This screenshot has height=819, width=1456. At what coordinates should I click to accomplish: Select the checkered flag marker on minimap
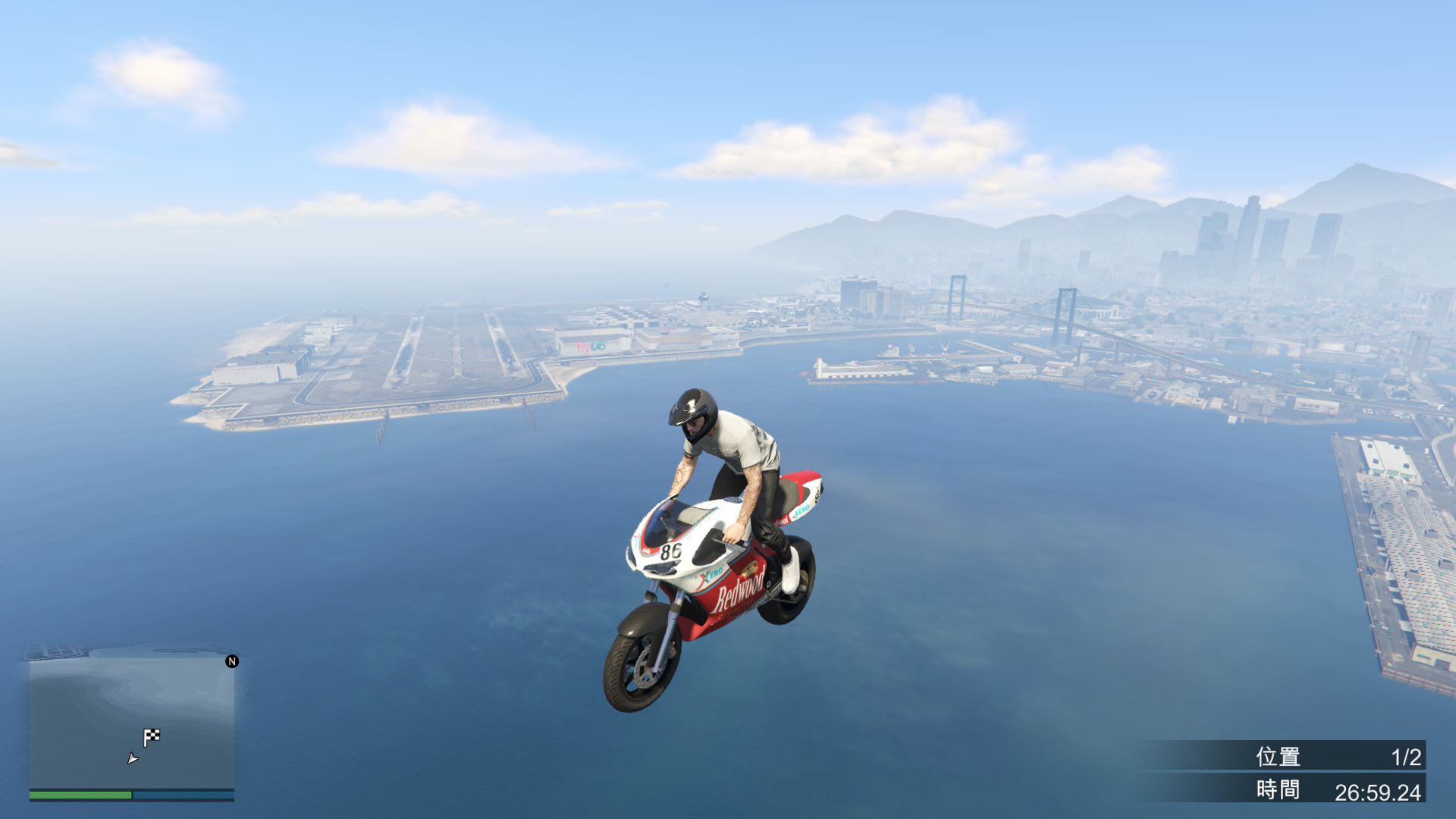pyautogui.click(x=152, y=736)
